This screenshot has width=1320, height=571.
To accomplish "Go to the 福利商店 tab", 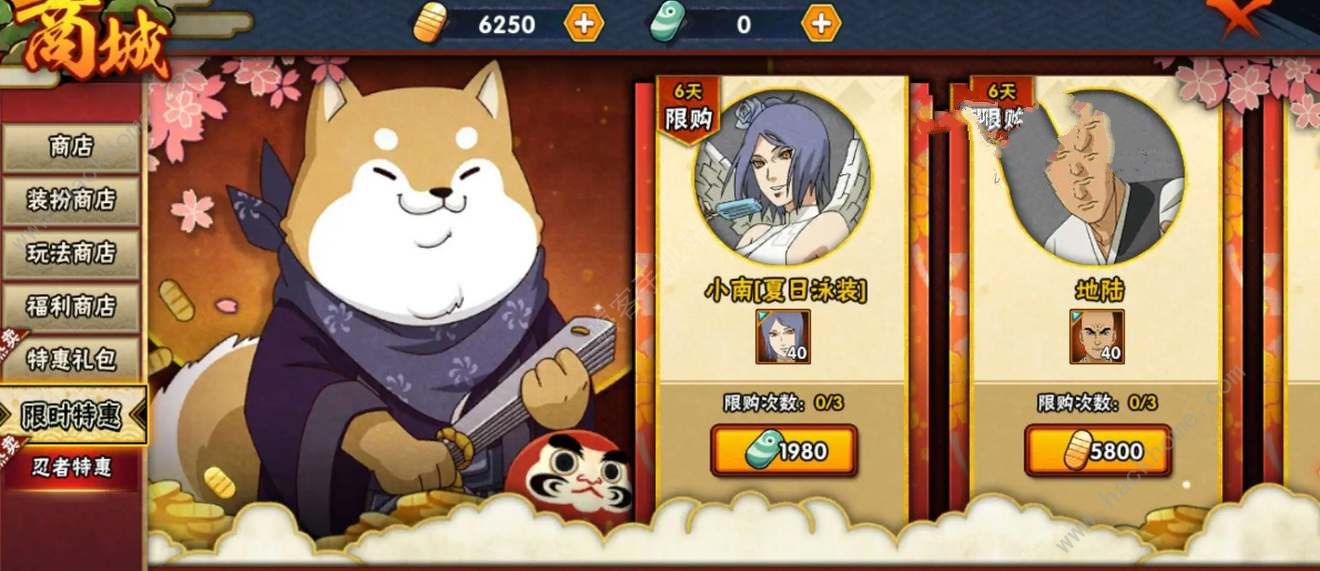I will click(x=71, y=306).
